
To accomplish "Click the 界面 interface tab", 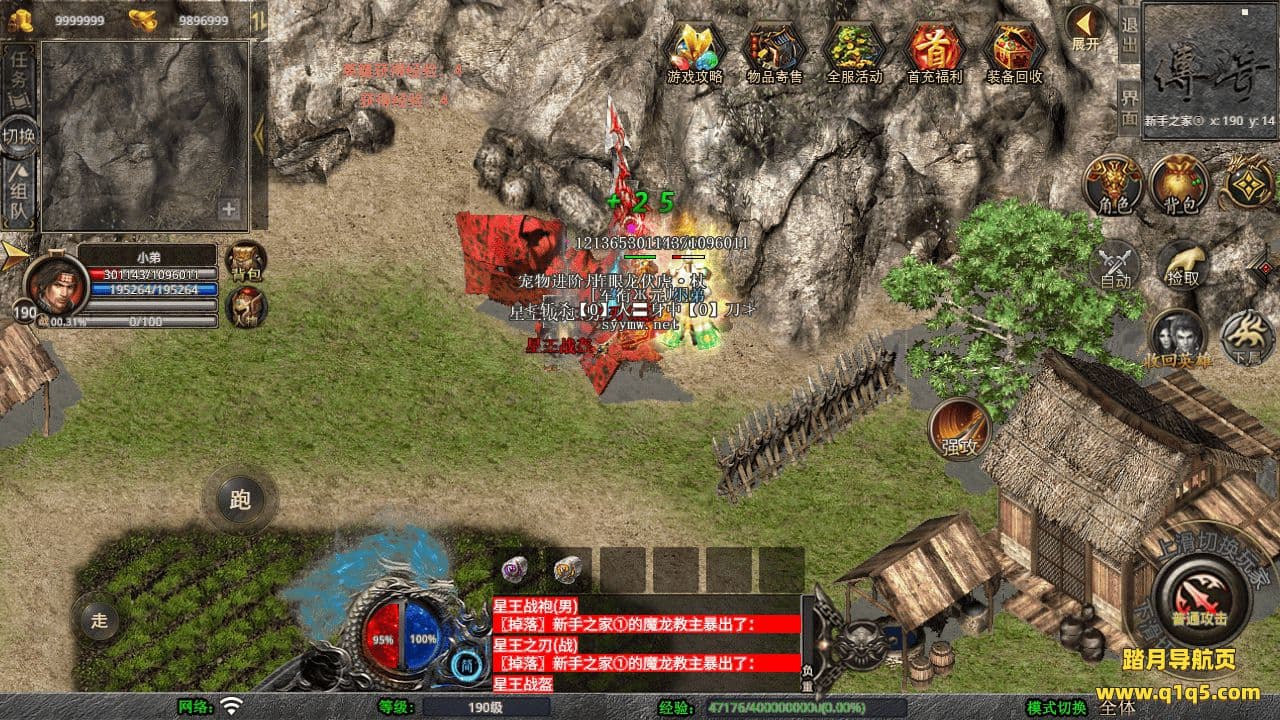I will 1129,105.
